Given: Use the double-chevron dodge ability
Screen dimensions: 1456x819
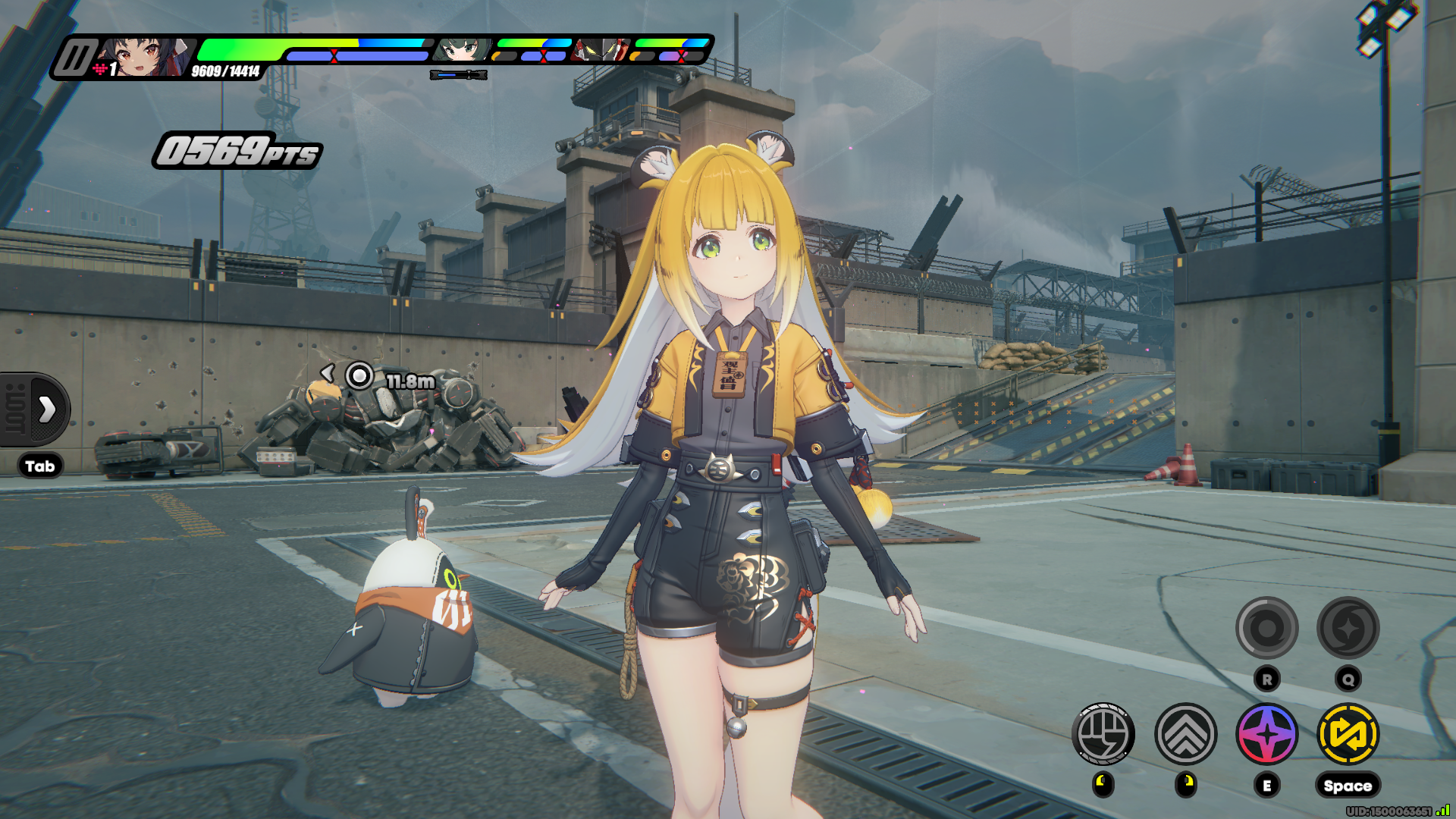Looking at the screenshot, I should pos(1185,734).
